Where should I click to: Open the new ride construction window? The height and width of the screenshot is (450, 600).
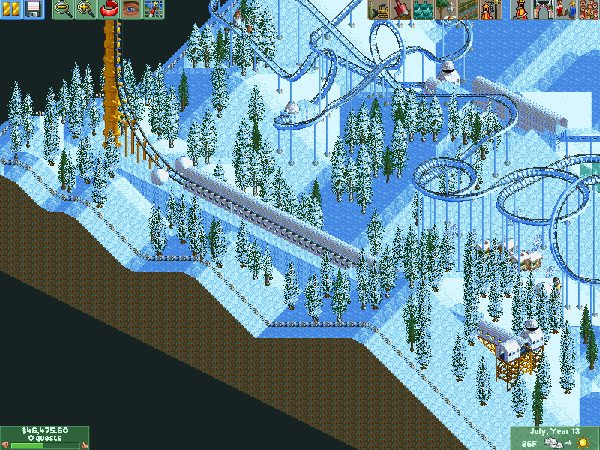coord(489,9)
